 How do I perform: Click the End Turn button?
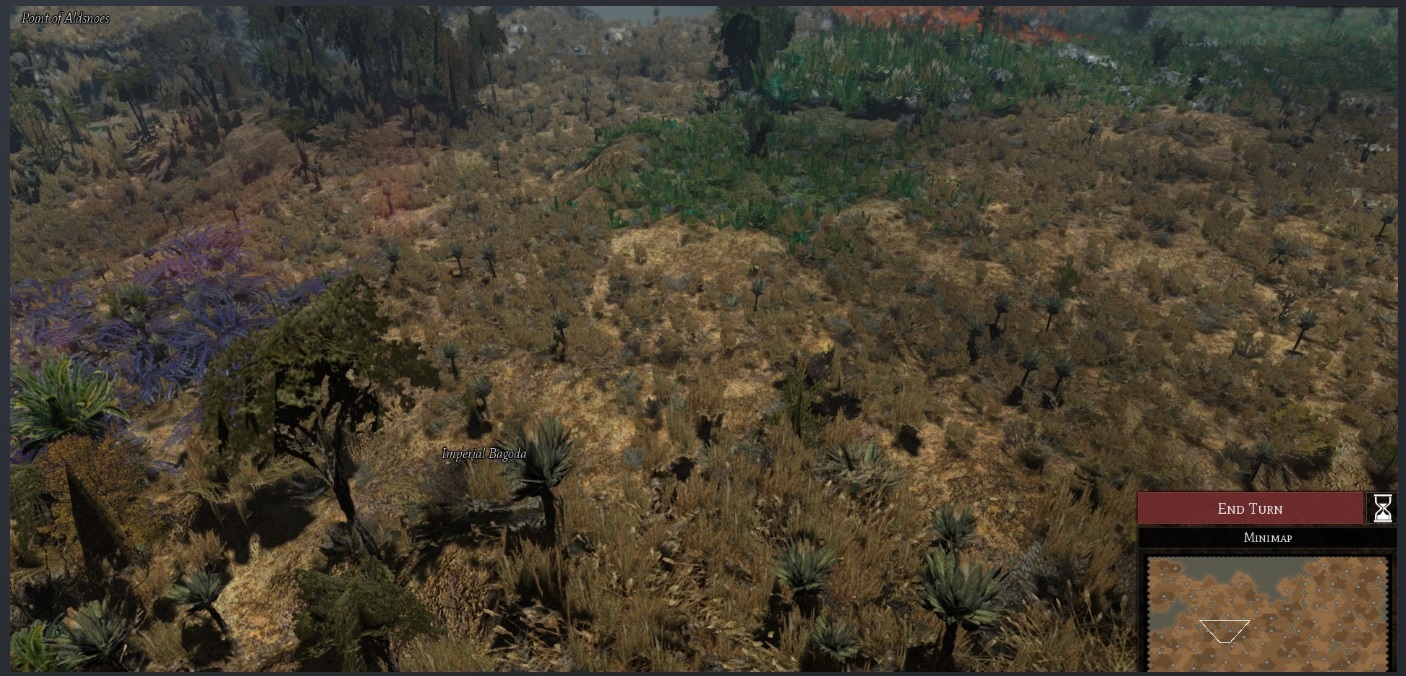[1250, 508]
